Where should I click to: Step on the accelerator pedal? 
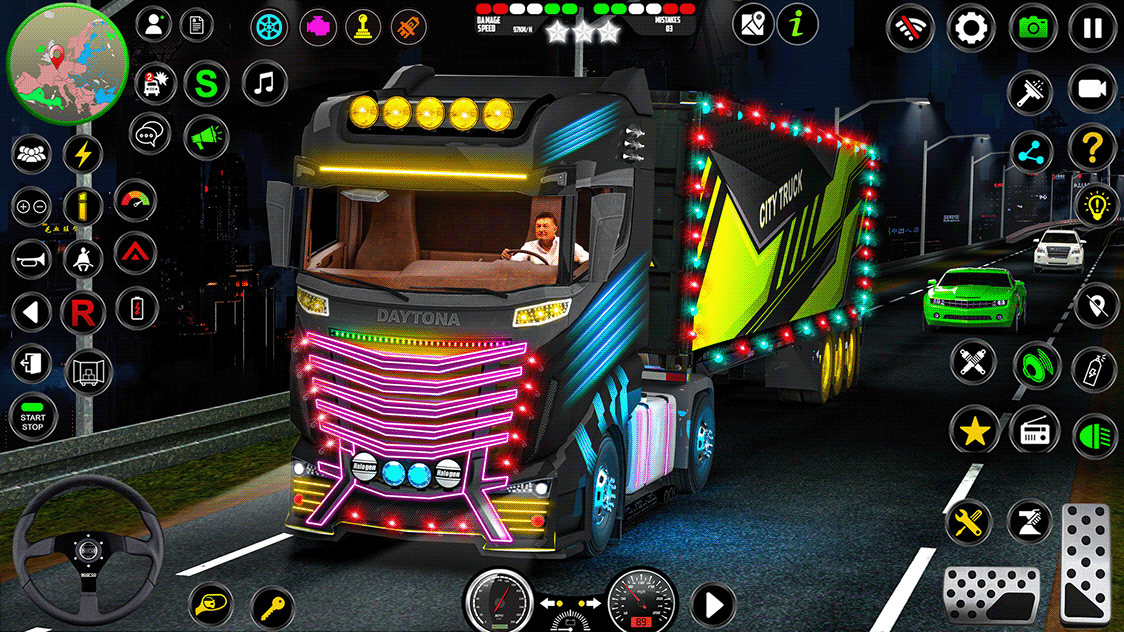[x=1085, y=561]
